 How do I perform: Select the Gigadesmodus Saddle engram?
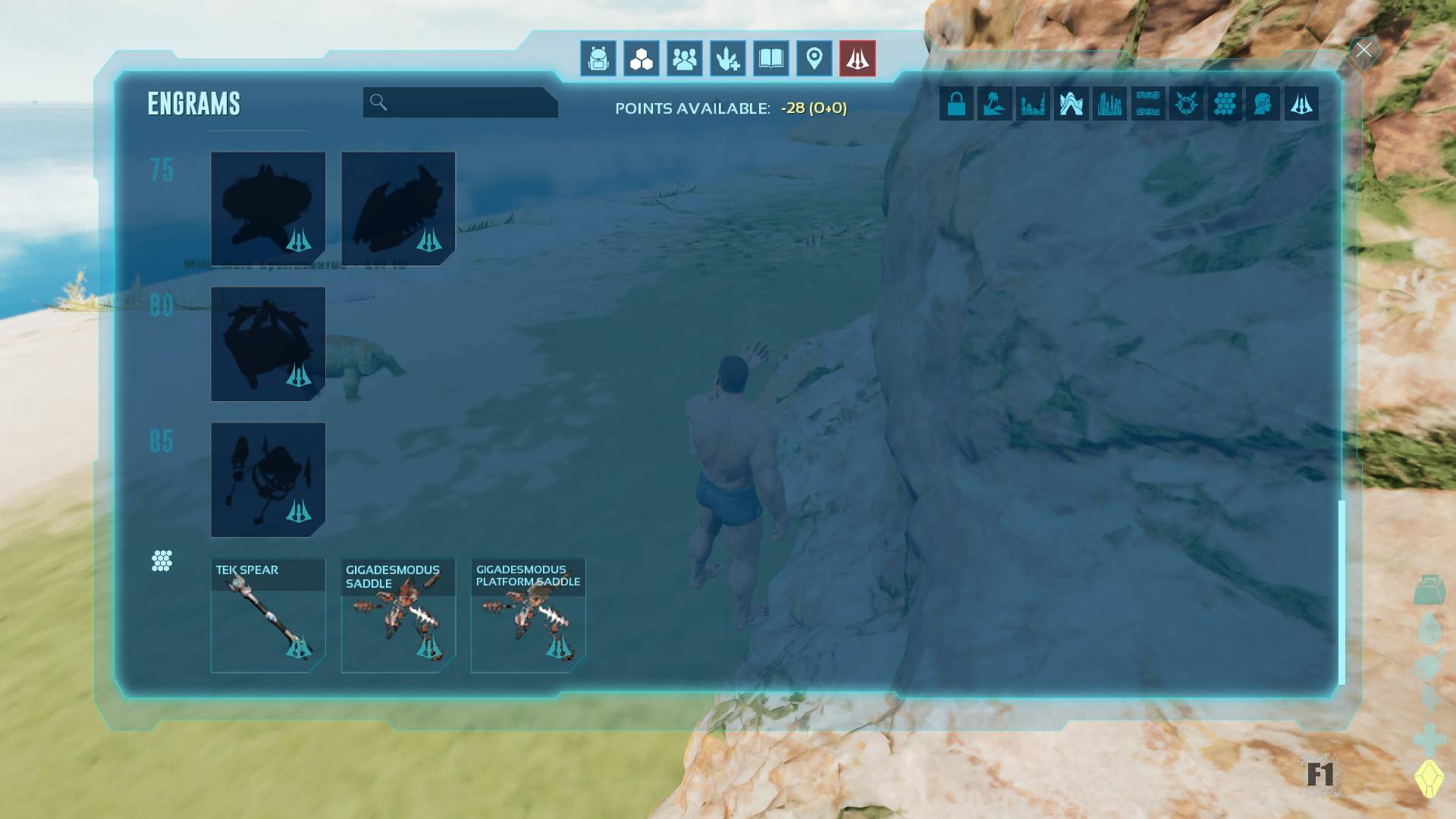pos(398,616)
